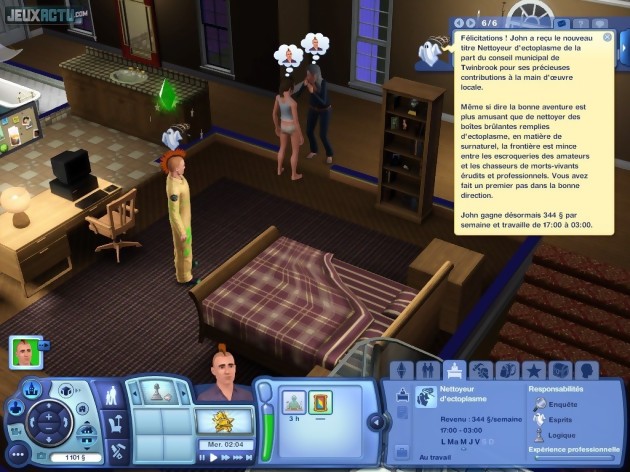Image resolution: width=630 pixels, height=472 pixels.
Task: Switch to the Skills tab
Action: (x=481, y=370)
